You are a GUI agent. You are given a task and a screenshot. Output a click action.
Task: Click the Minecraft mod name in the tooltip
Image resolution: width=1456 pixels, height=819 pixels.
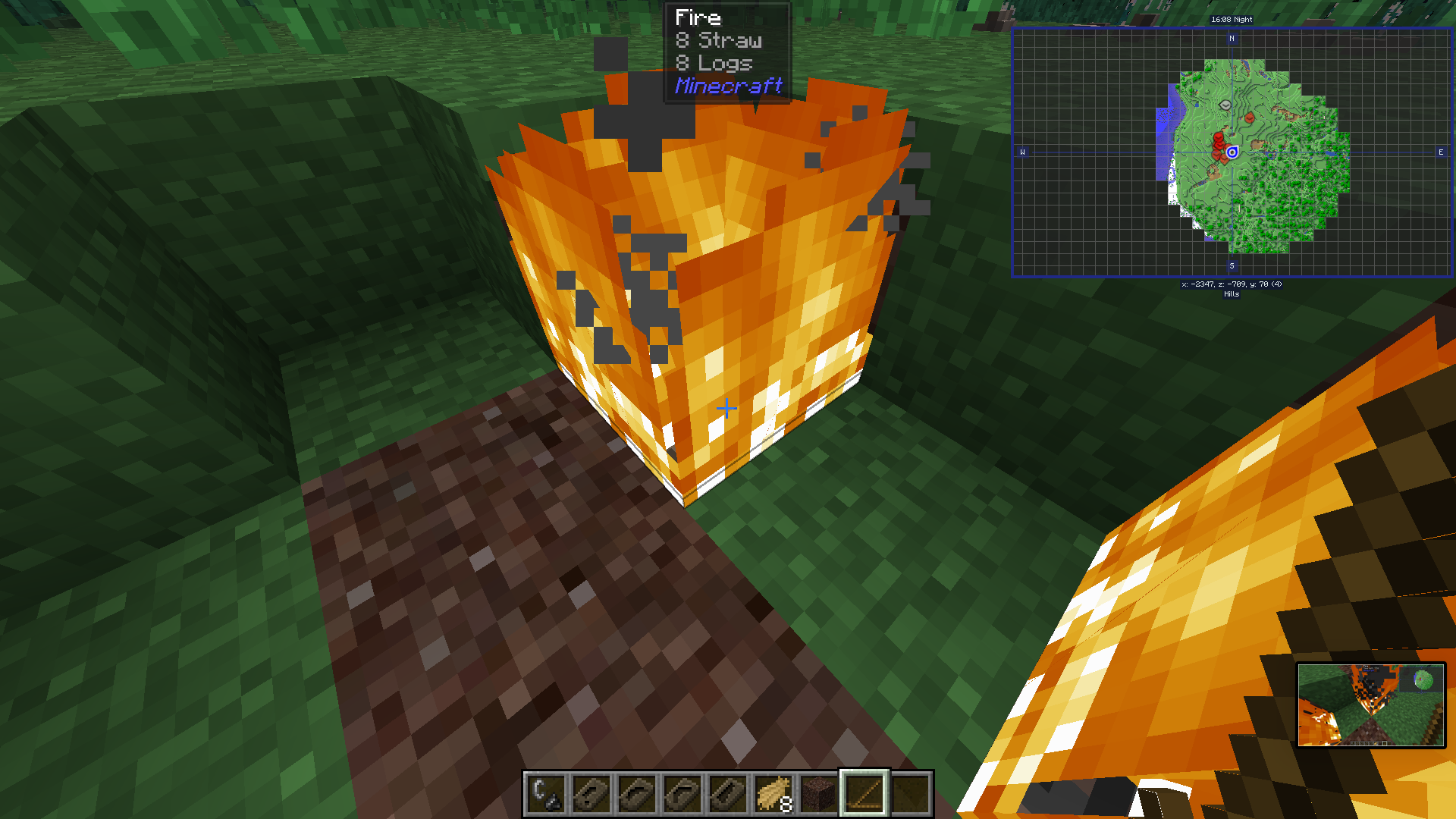point(728,86)
